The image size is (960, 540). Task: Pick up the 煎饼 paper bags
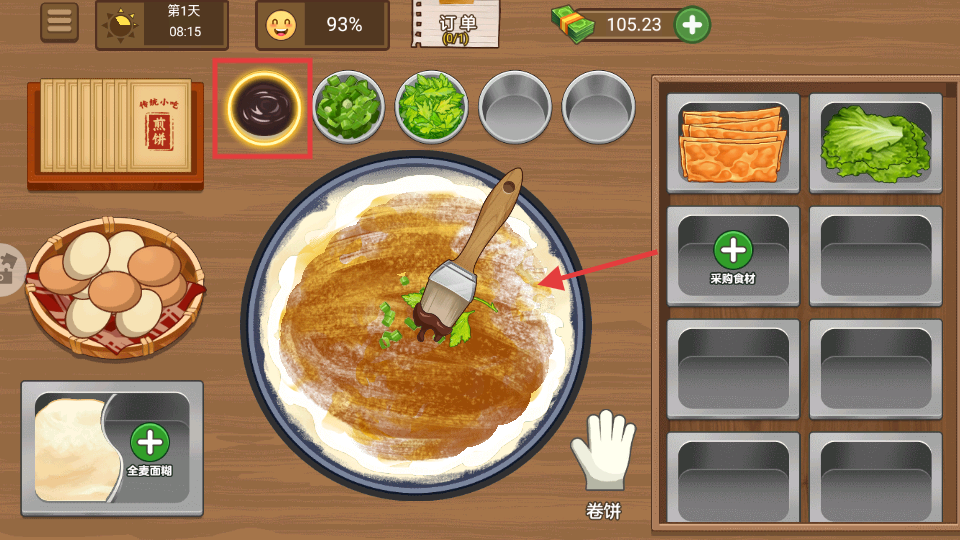tap(115, 130)
